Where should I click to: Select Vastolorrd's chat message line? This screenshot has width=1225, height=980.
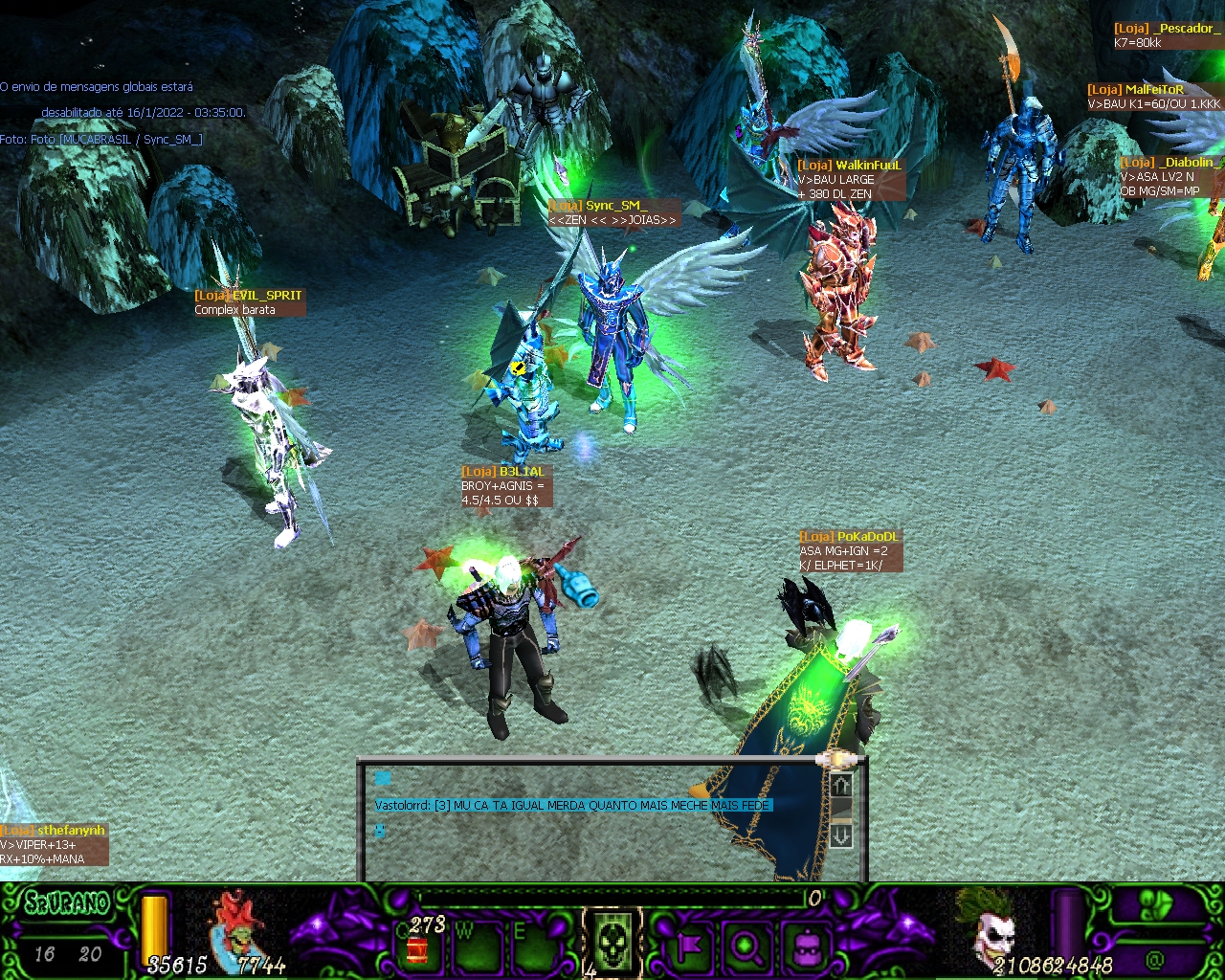(572, 805)
